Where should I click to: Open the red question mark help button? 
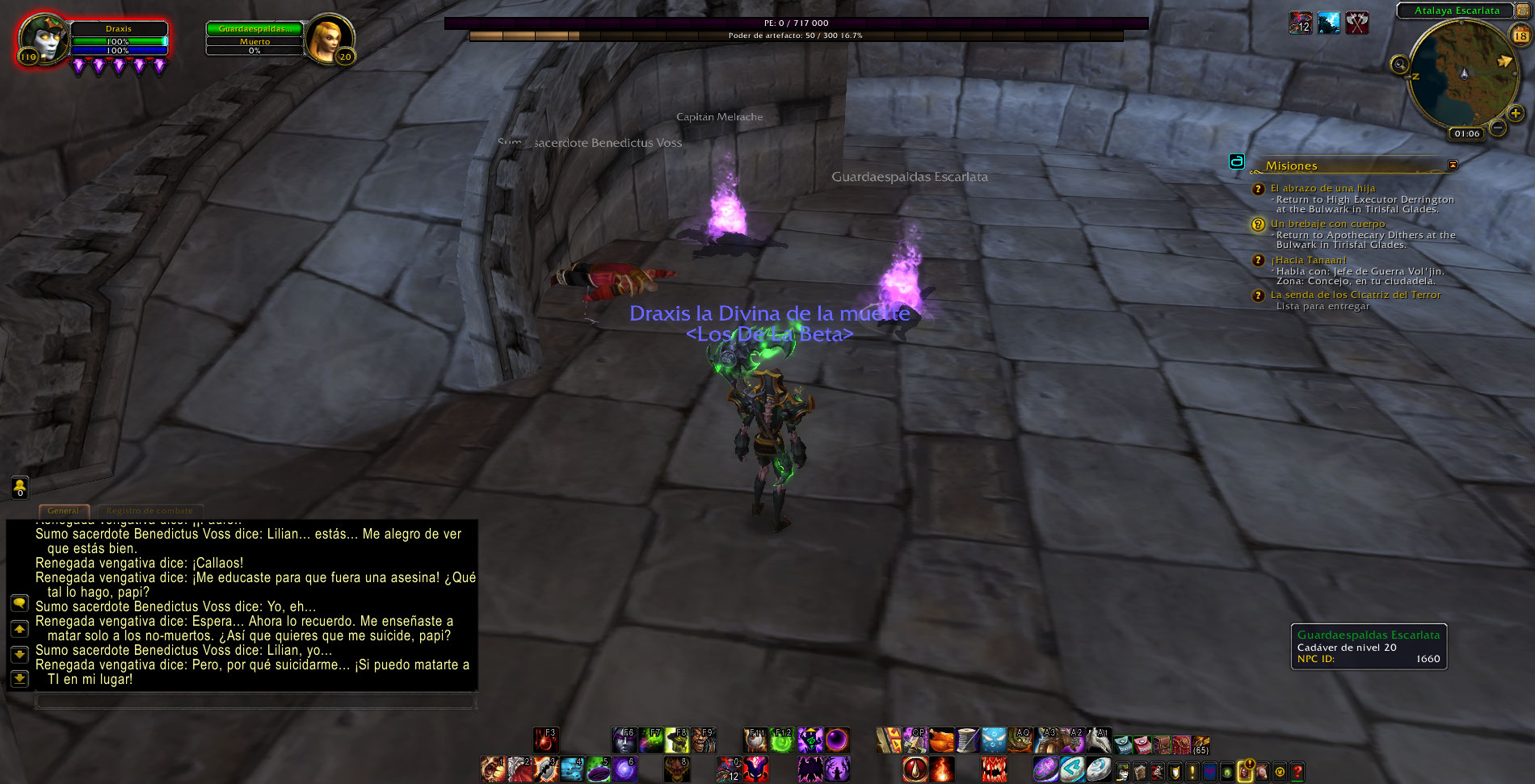tap(1297, 772)
